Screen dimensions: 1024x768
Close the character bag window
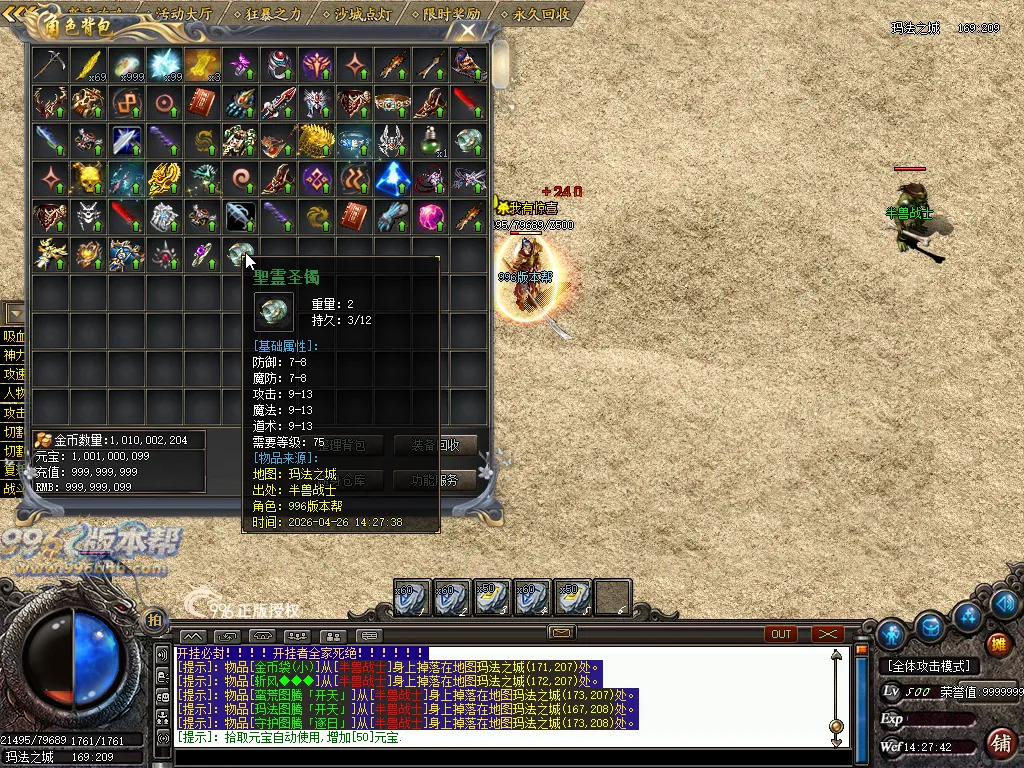(468, 30)
